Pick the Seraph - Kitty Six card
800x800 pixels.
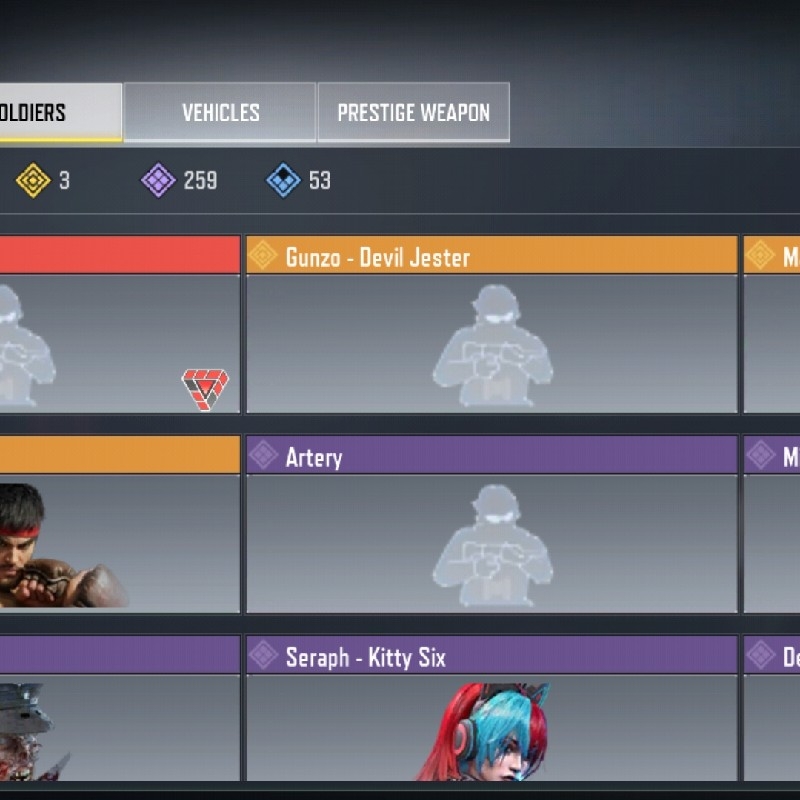[491, 710]
